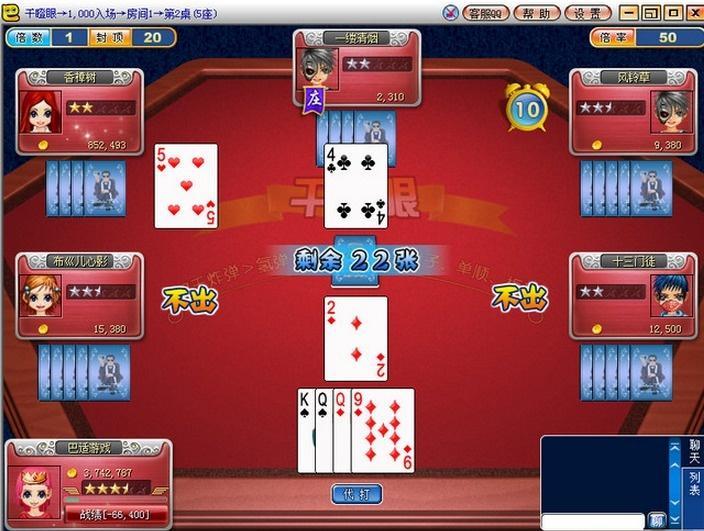Open the 帮助 help menu
Screen dimensions: 704x531
[537, 13]
